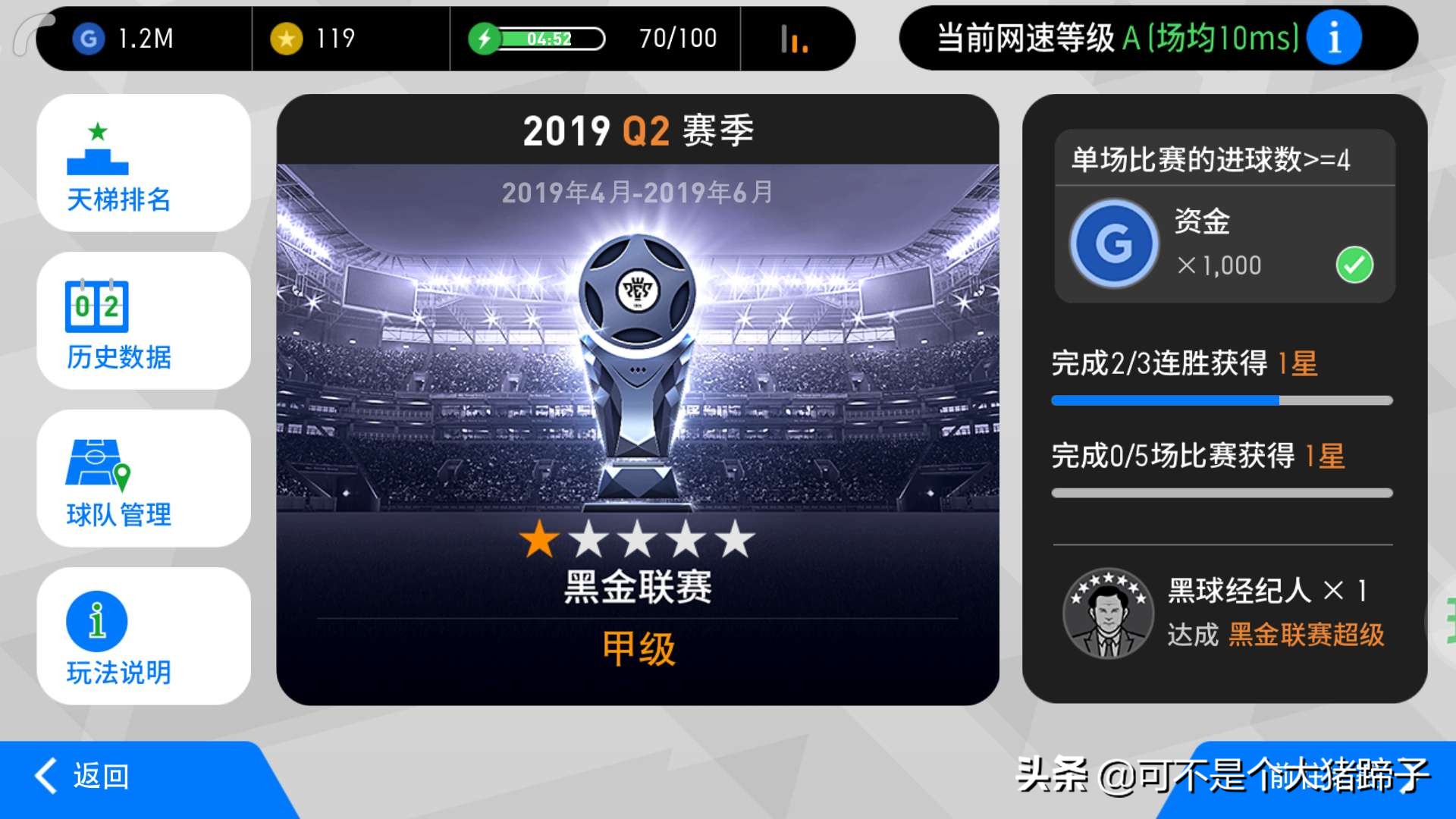Image resolution: width=1456 pixels, height=819 pixels.
Task: Click the 2/3 win streak progress bar
Action: point(1221,398)
